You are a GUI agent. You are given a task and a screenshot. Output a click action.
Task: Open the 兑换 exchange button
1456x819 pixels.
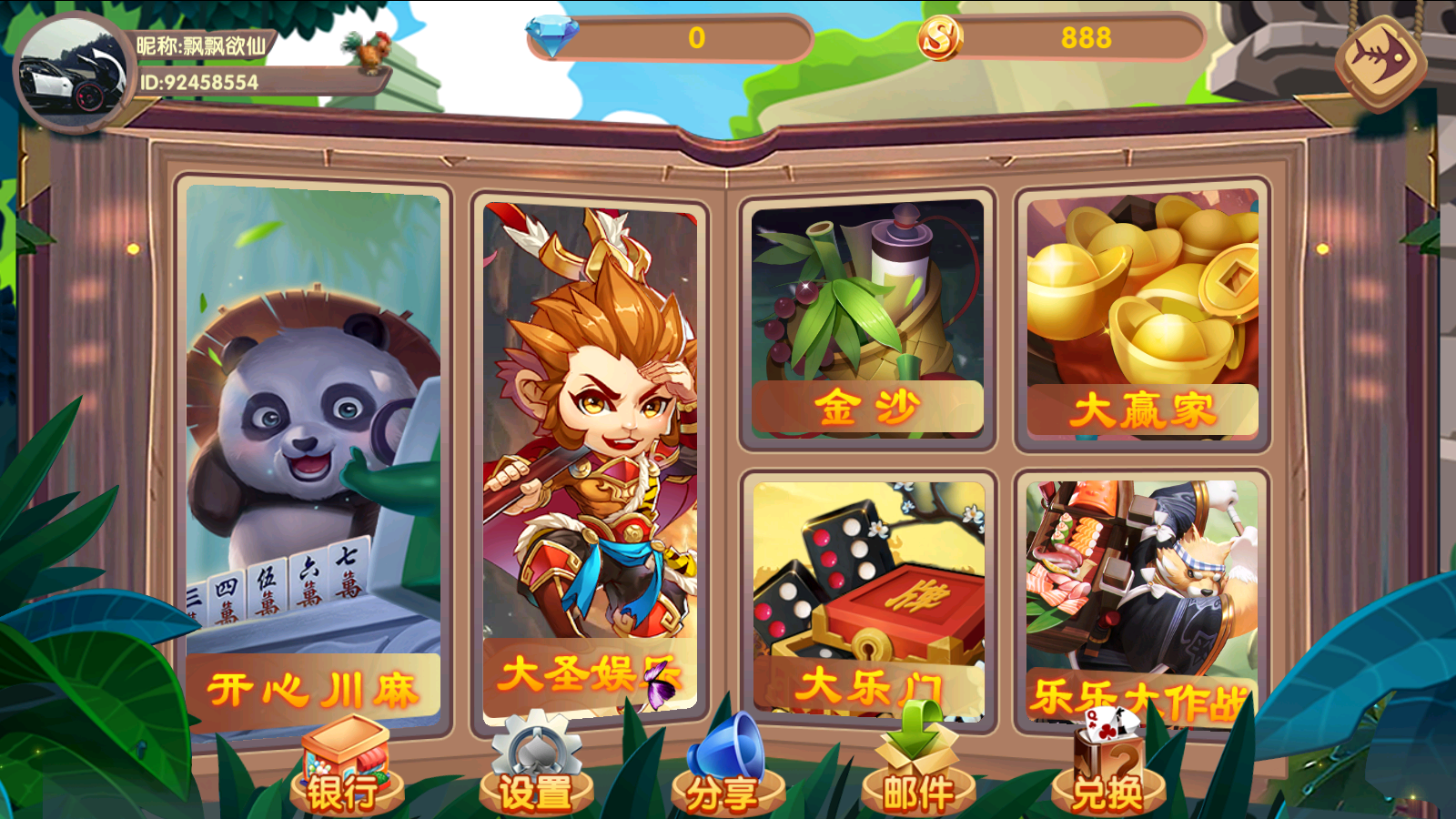click(x=1107, y=769)
